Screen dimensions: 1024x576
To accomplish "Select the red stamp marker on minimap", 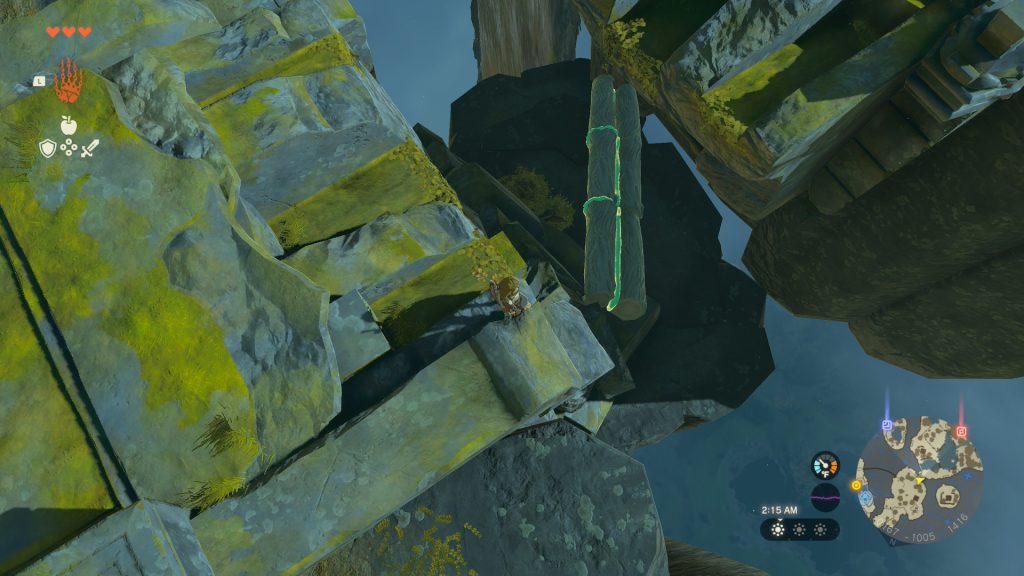I will 961,432.
